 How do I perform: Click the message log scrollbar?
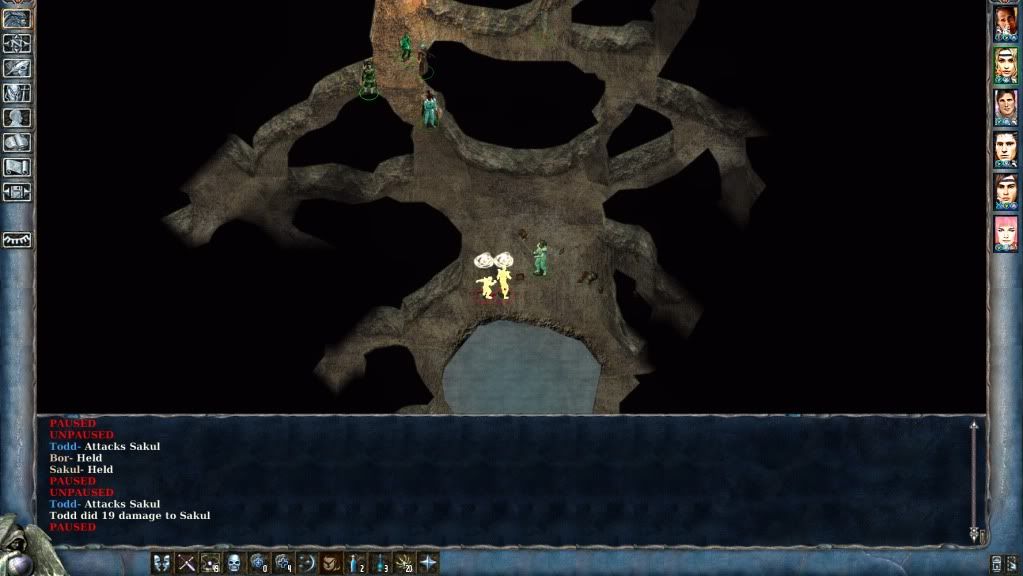(x=973, y=481)
